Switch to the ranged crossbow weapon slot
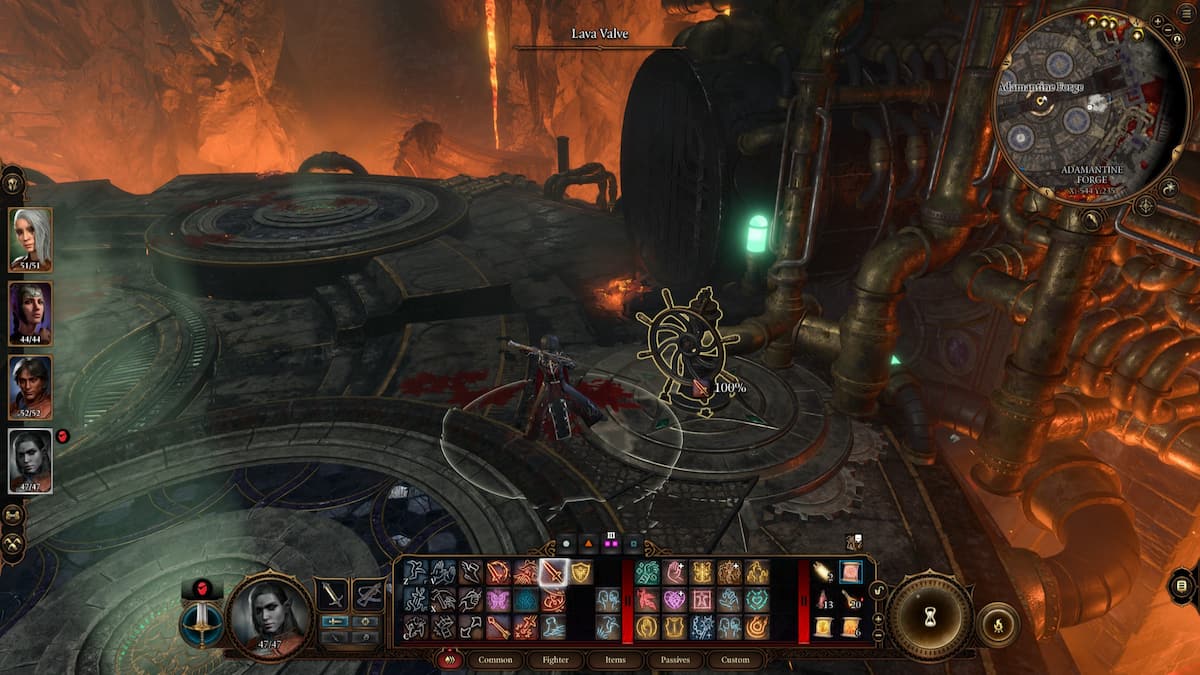Viewport: 1200px width, 675px height. pos(368,594)
